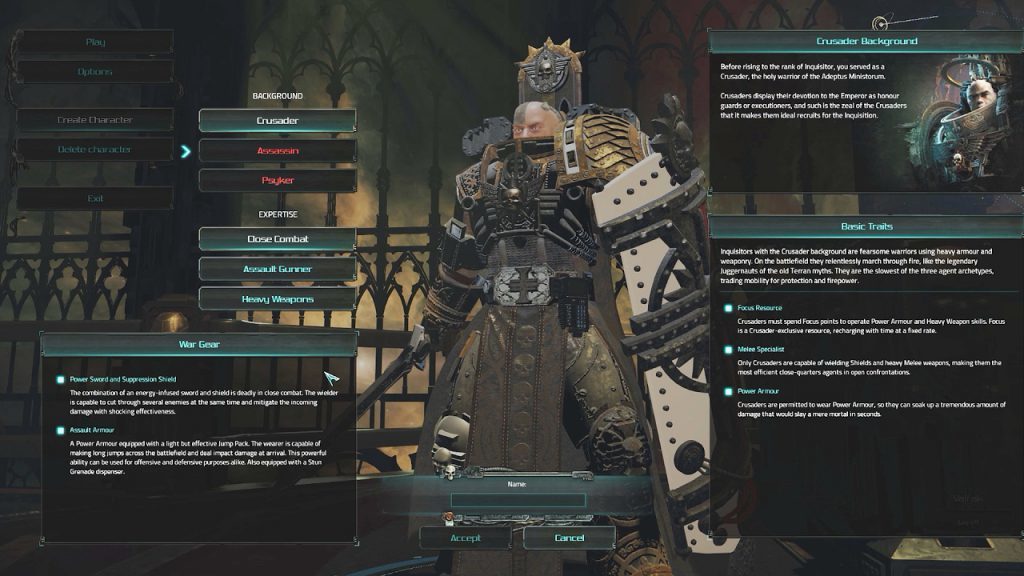Cancel the character creation
1024x576 pixels.
coord(569,538)
